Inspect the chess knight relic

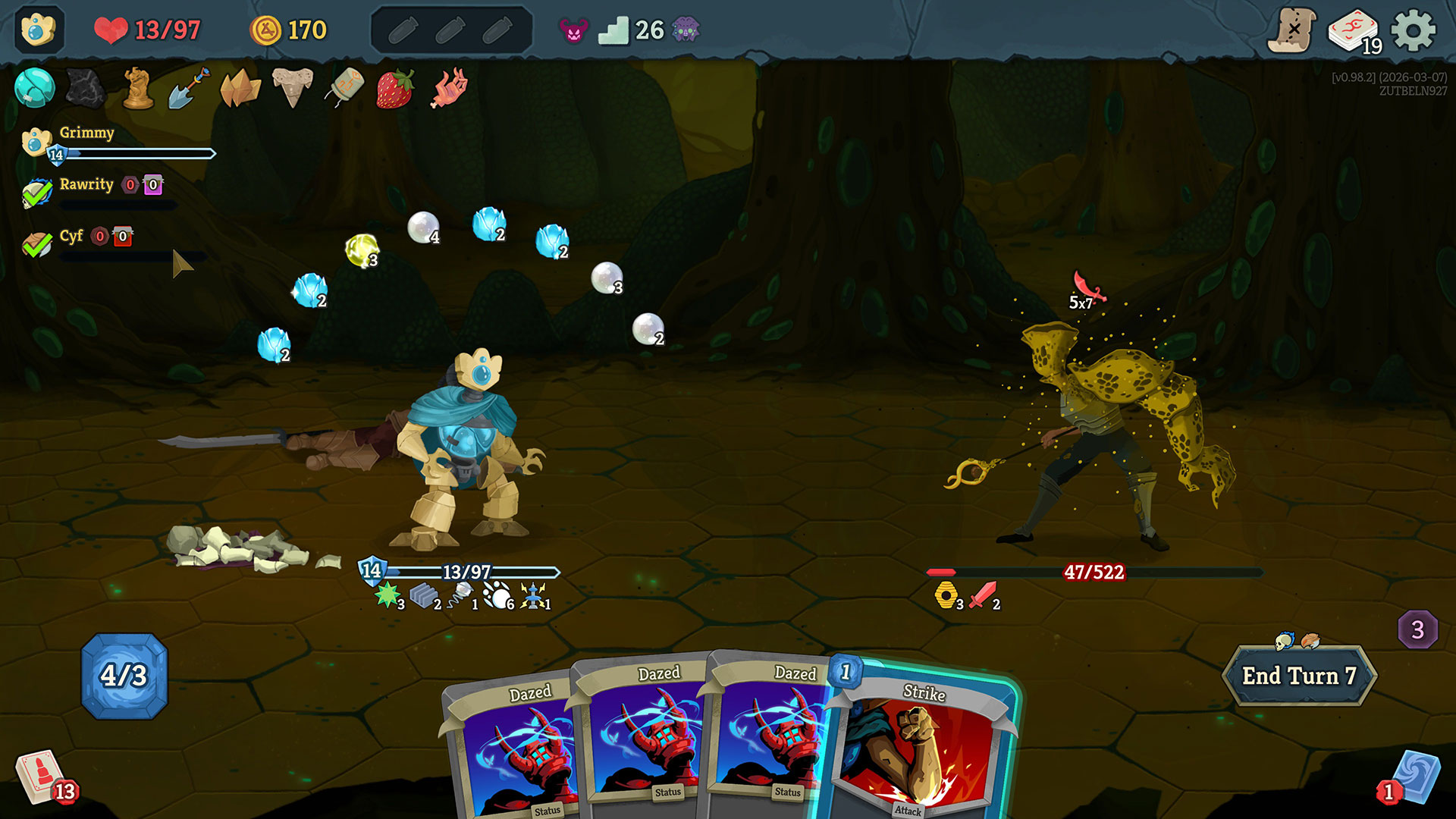pyautogui.click(x=138, y=88)
